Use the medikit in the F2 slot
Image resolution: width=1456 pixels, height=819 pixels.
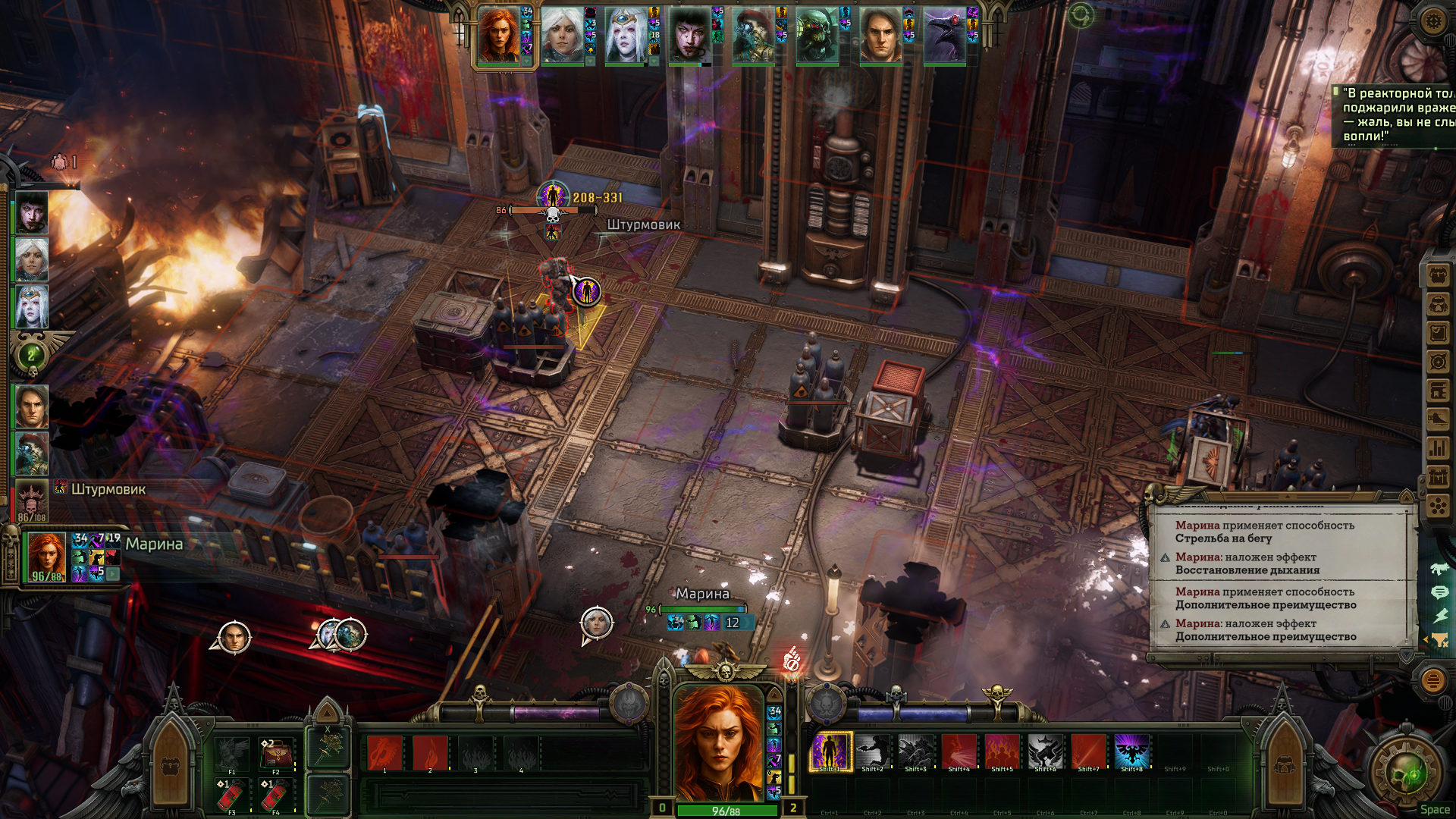click(x=275, y=754)
